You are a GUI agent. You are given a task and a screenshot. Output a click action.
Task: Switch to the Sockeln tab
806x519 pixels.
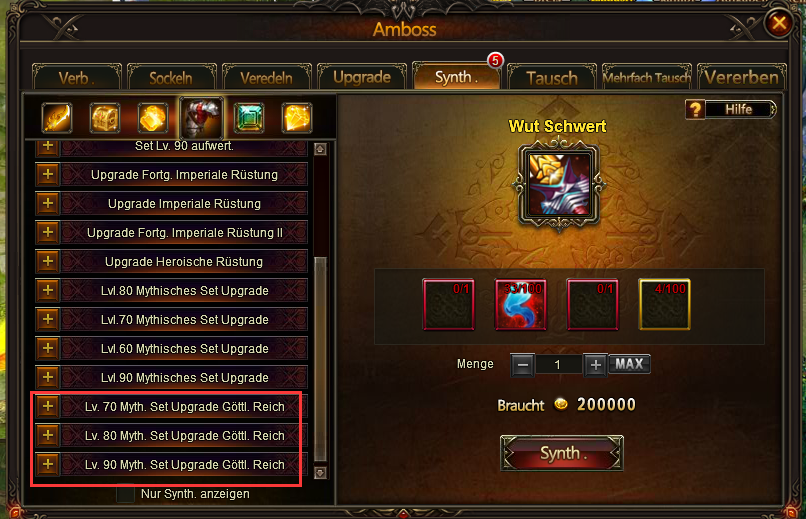(x=171, y=77)
